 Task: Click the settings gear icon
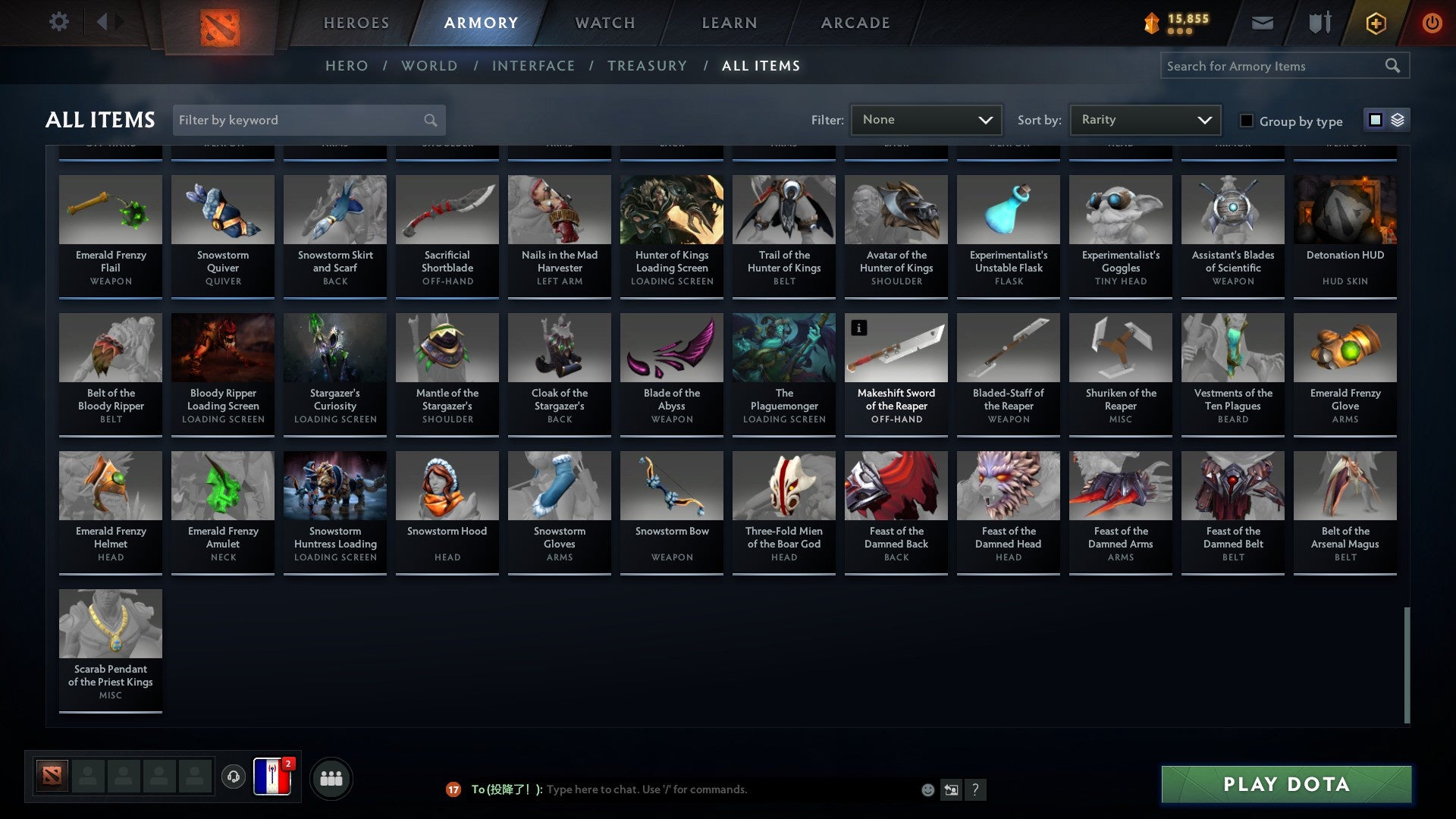point(58,22)
